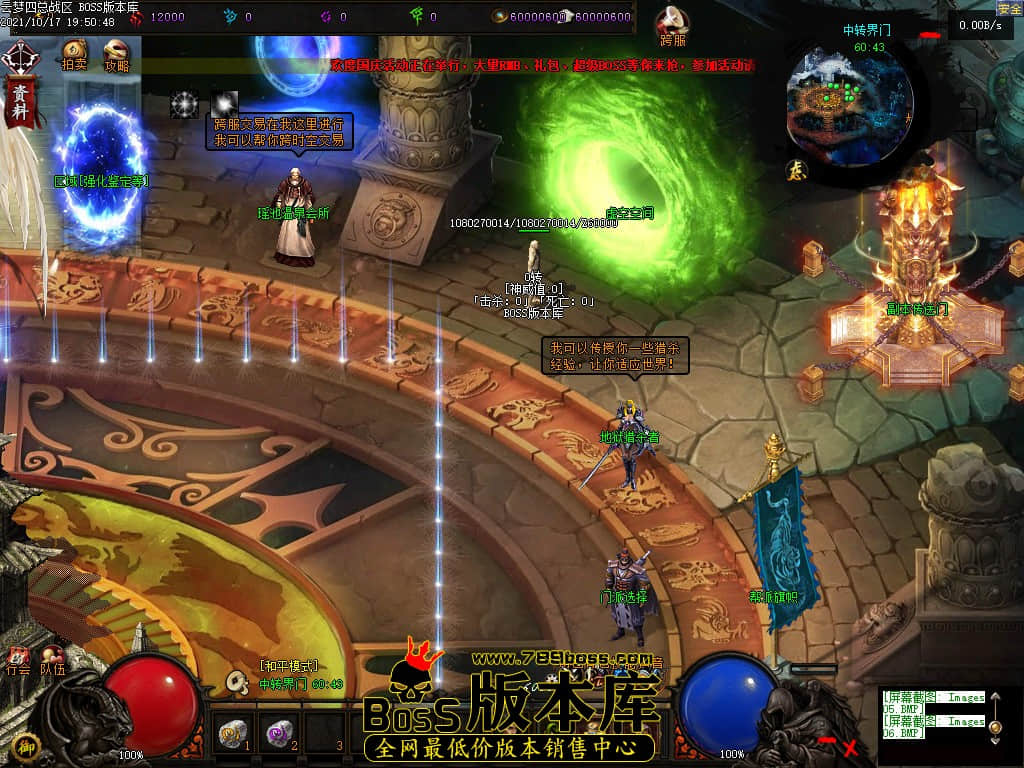
Task: Click the glowing white orb buff icon
Action: (224, 102)
